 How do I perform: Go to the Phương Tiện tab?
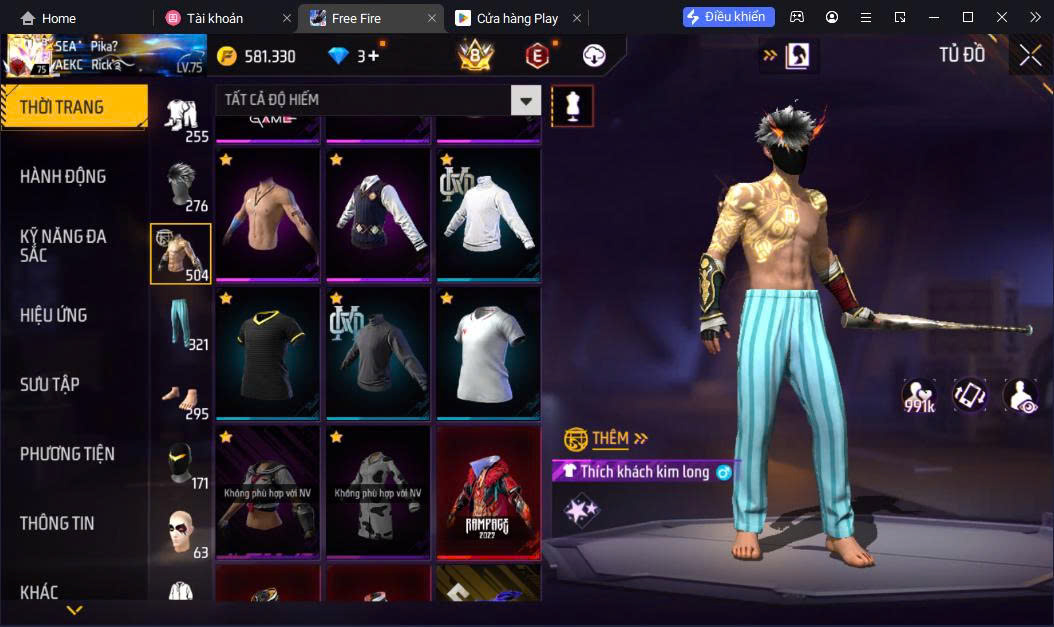point(67,454)
